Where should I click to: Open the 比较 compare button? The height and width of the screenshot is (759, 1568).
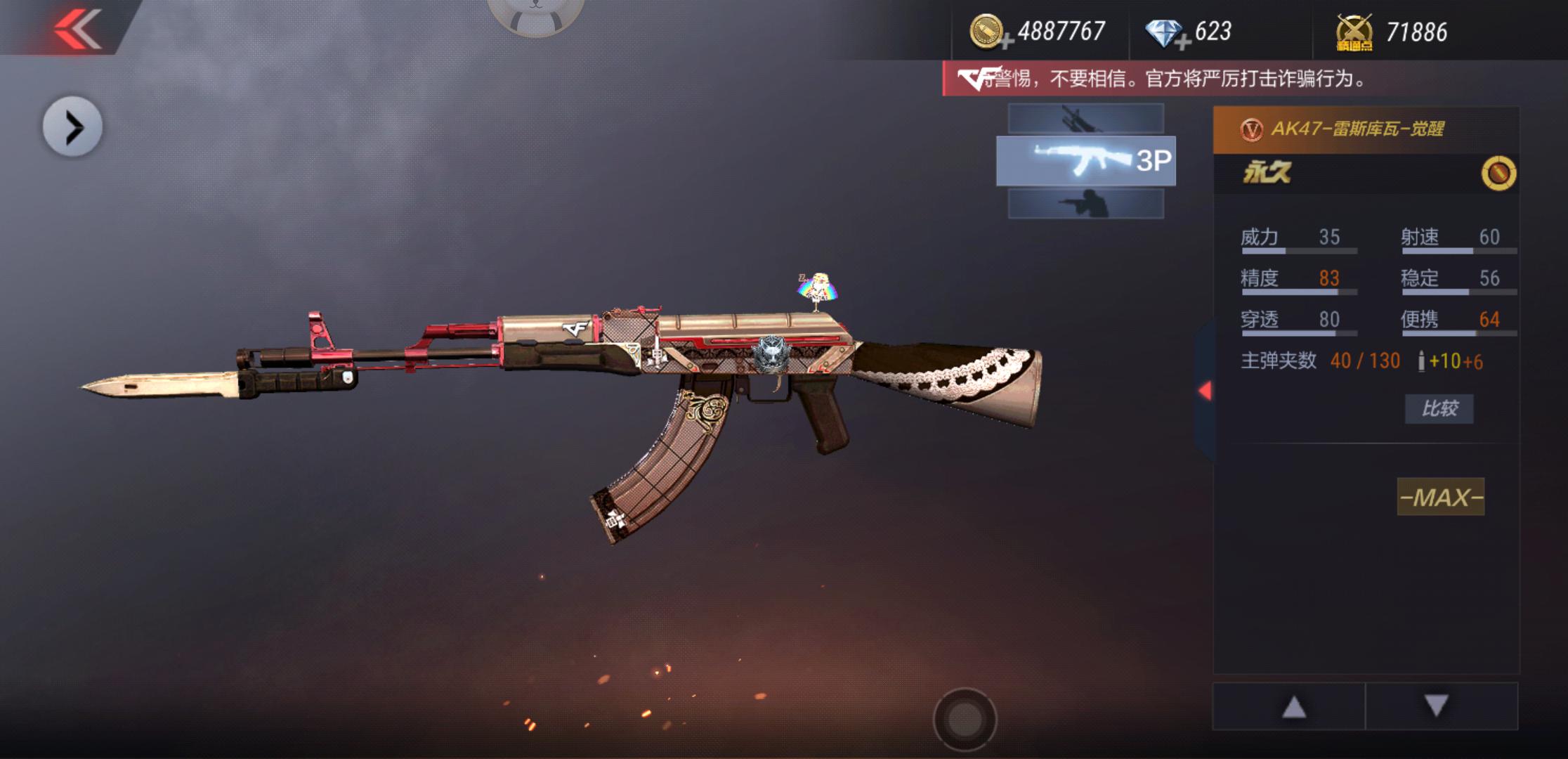(1439, 408)
